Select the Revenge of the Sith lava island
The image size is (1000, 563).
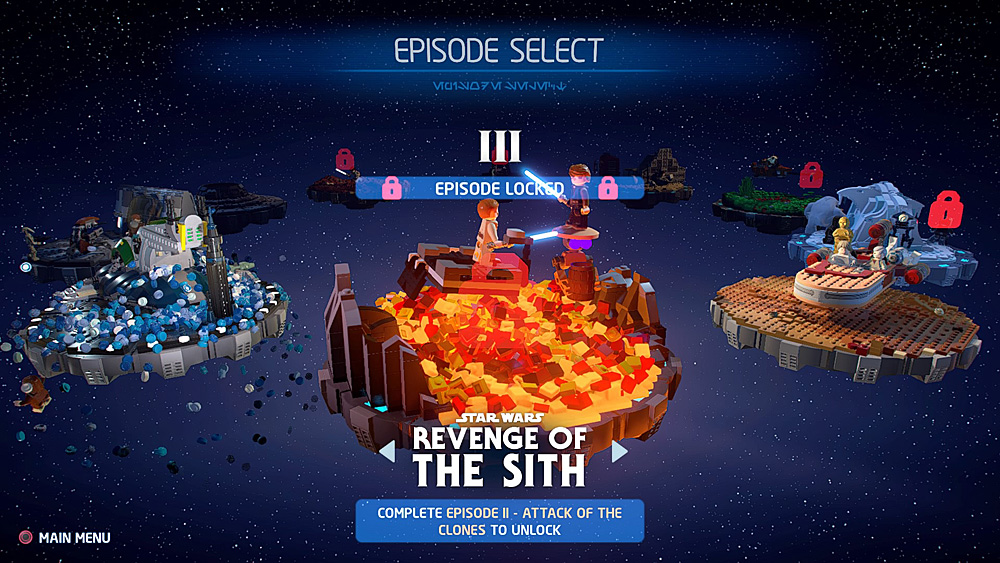pyautogui.click(x=500, y=330)
